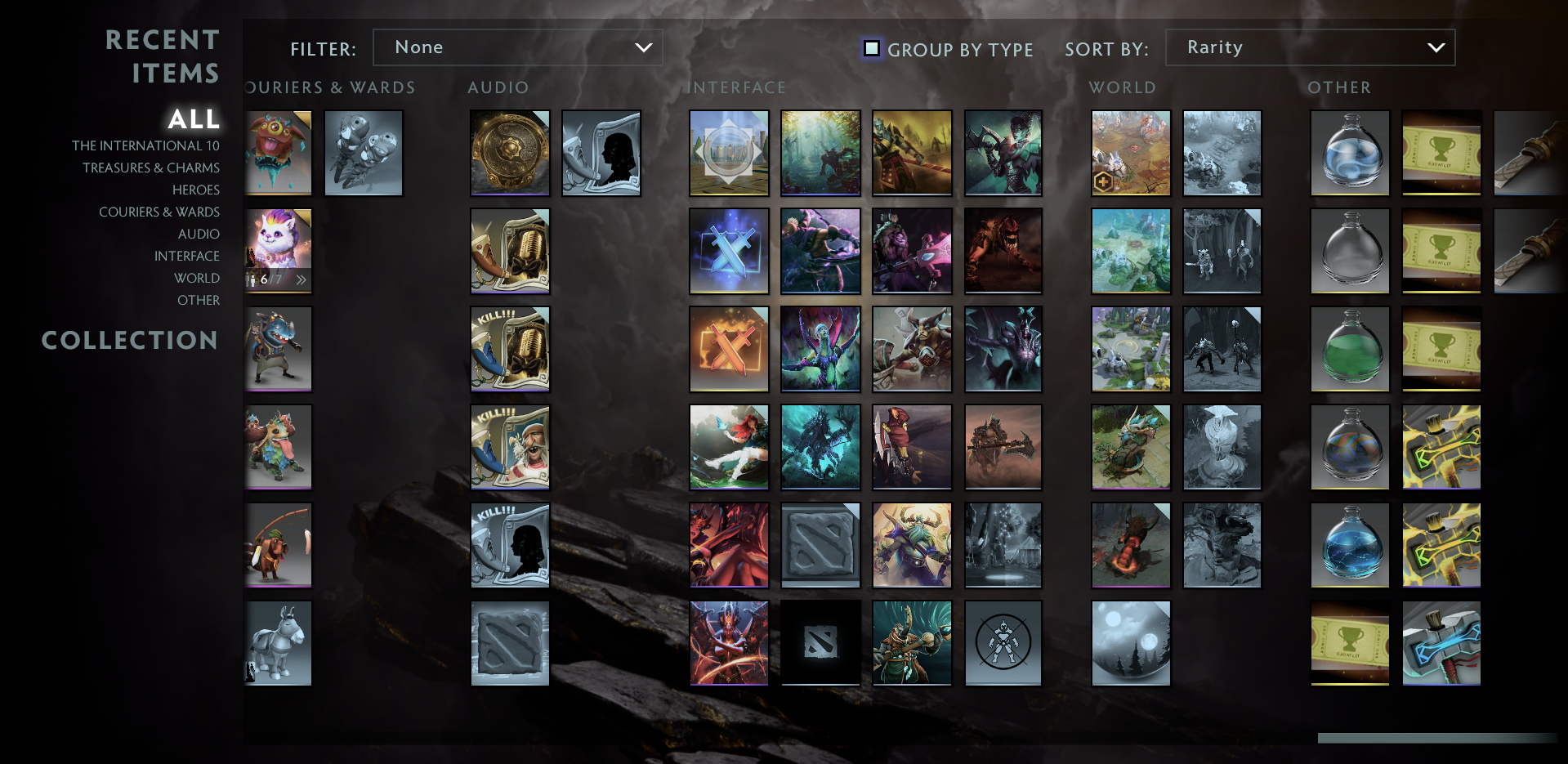Select the crossed-out hero silhouette interface item
1568x764 pixels.
(1003, 643)
